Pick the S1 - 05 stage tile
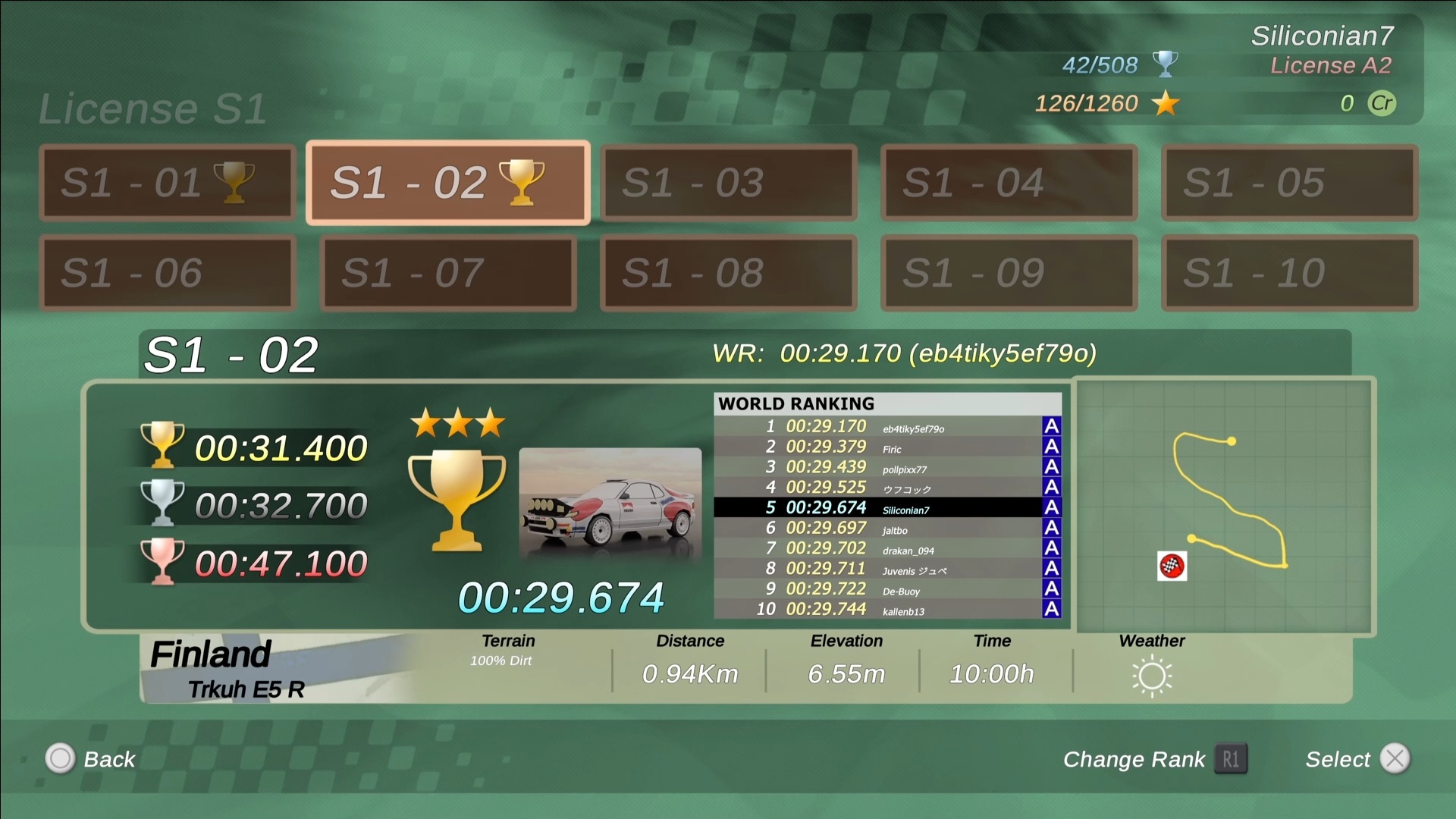 (x=1289, y=183)
